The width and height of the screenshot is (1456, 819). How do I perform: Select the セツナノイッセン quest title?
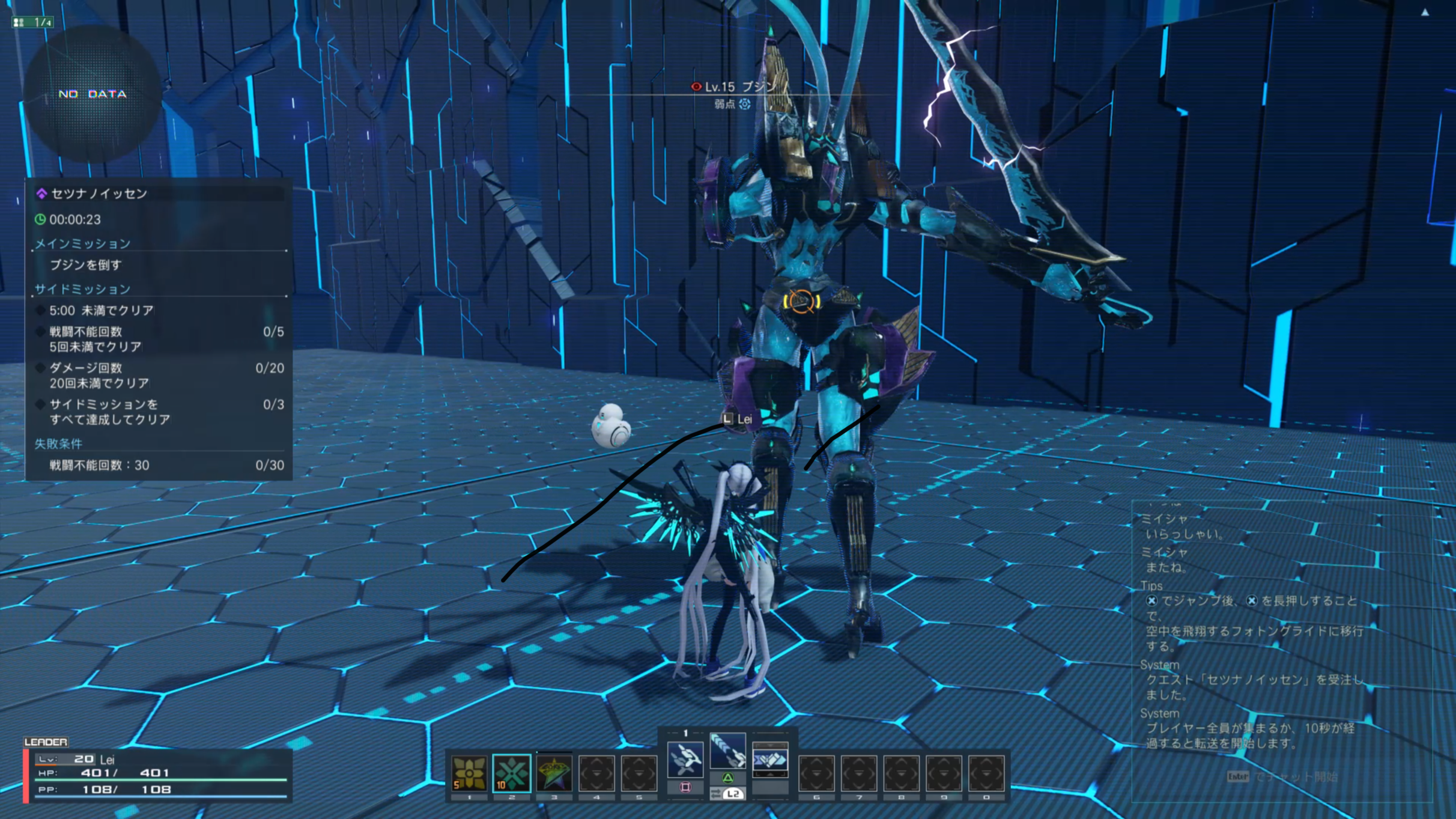[x=99, y=193]
